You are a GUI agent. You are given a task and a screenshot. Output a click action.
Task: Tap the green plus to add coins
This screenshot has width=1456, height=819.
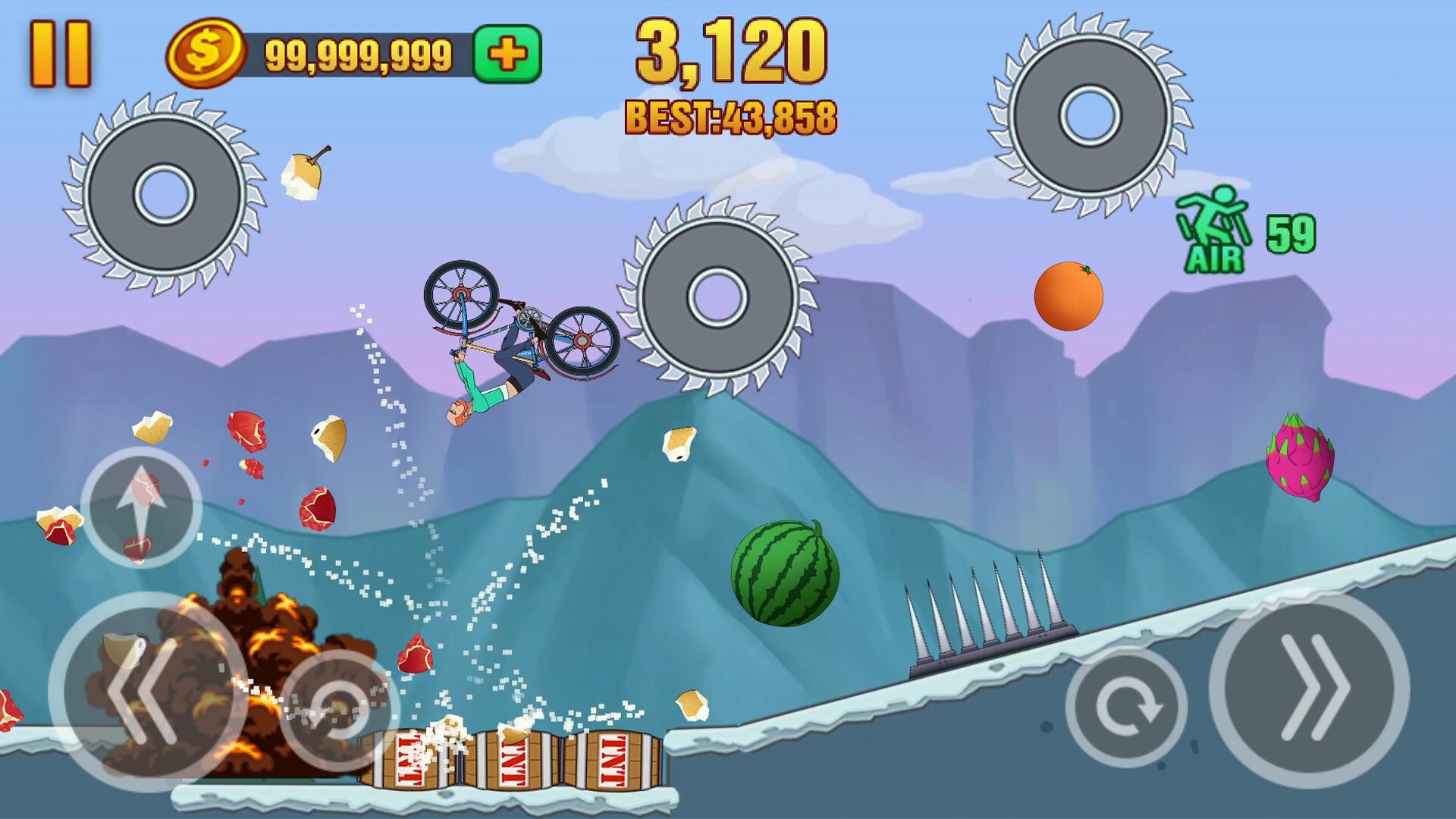pos(507,54)
